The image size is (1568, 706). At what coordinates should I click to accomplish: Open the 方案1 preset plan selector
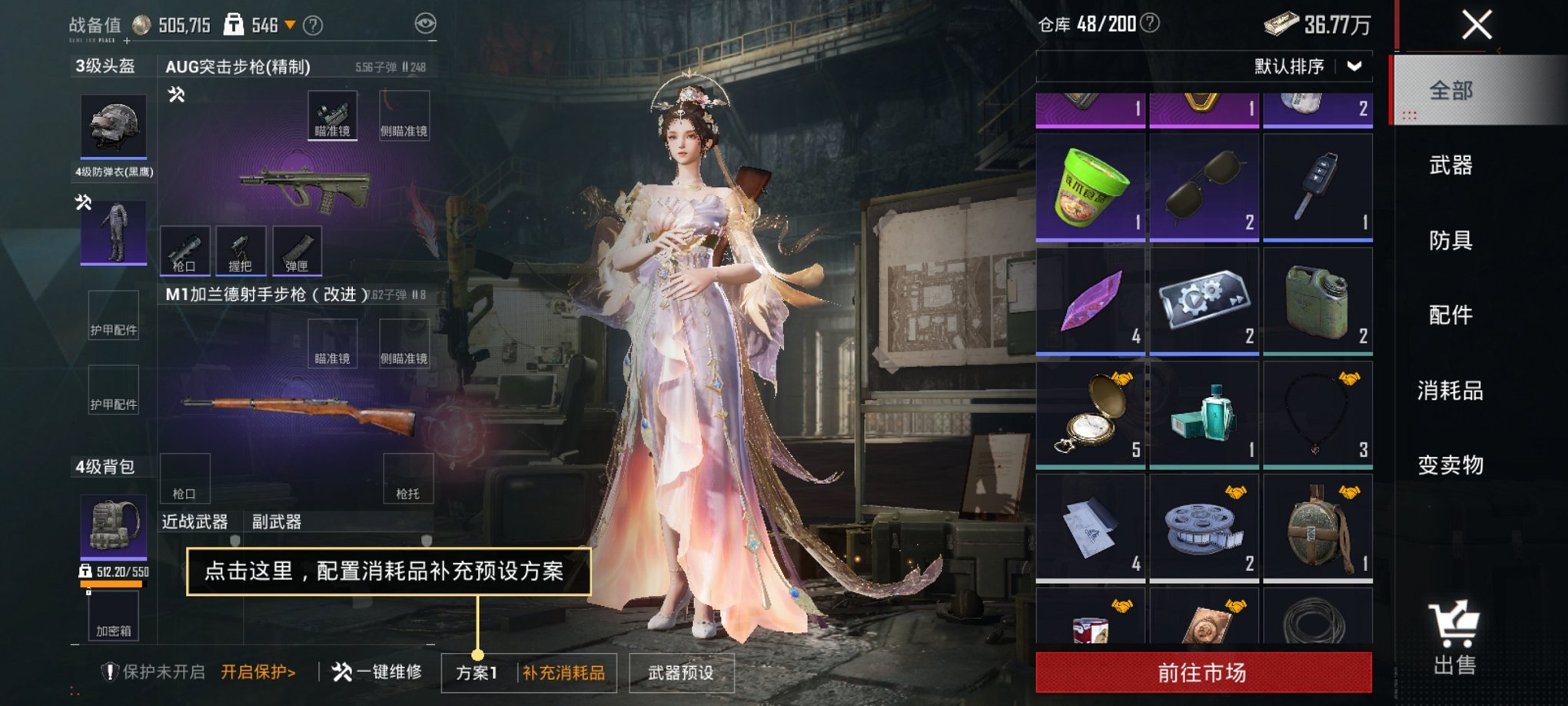click(477, 671)
